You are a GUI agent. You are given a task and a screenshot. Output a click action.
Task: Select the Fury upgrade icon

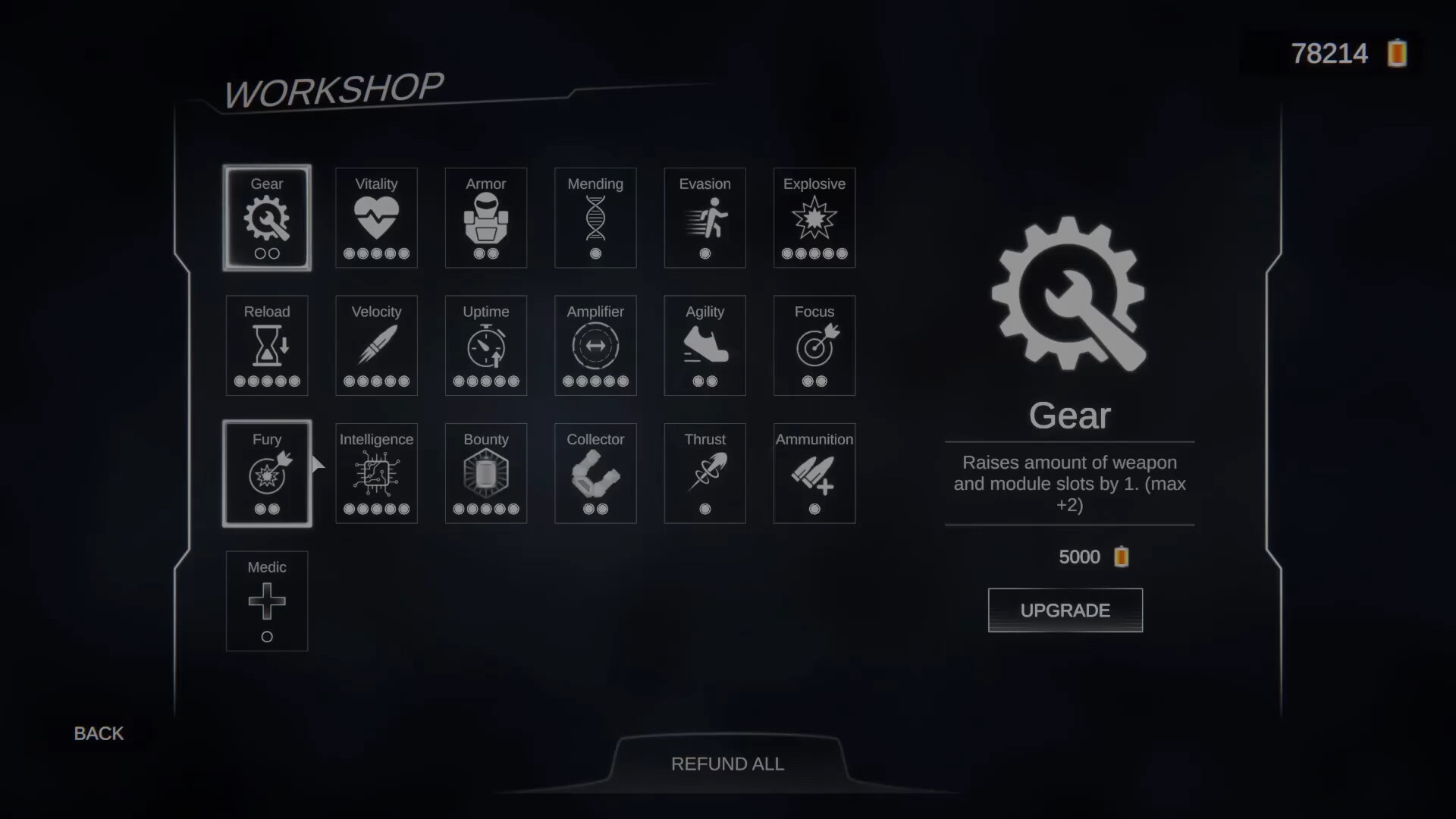coord(266,473)
